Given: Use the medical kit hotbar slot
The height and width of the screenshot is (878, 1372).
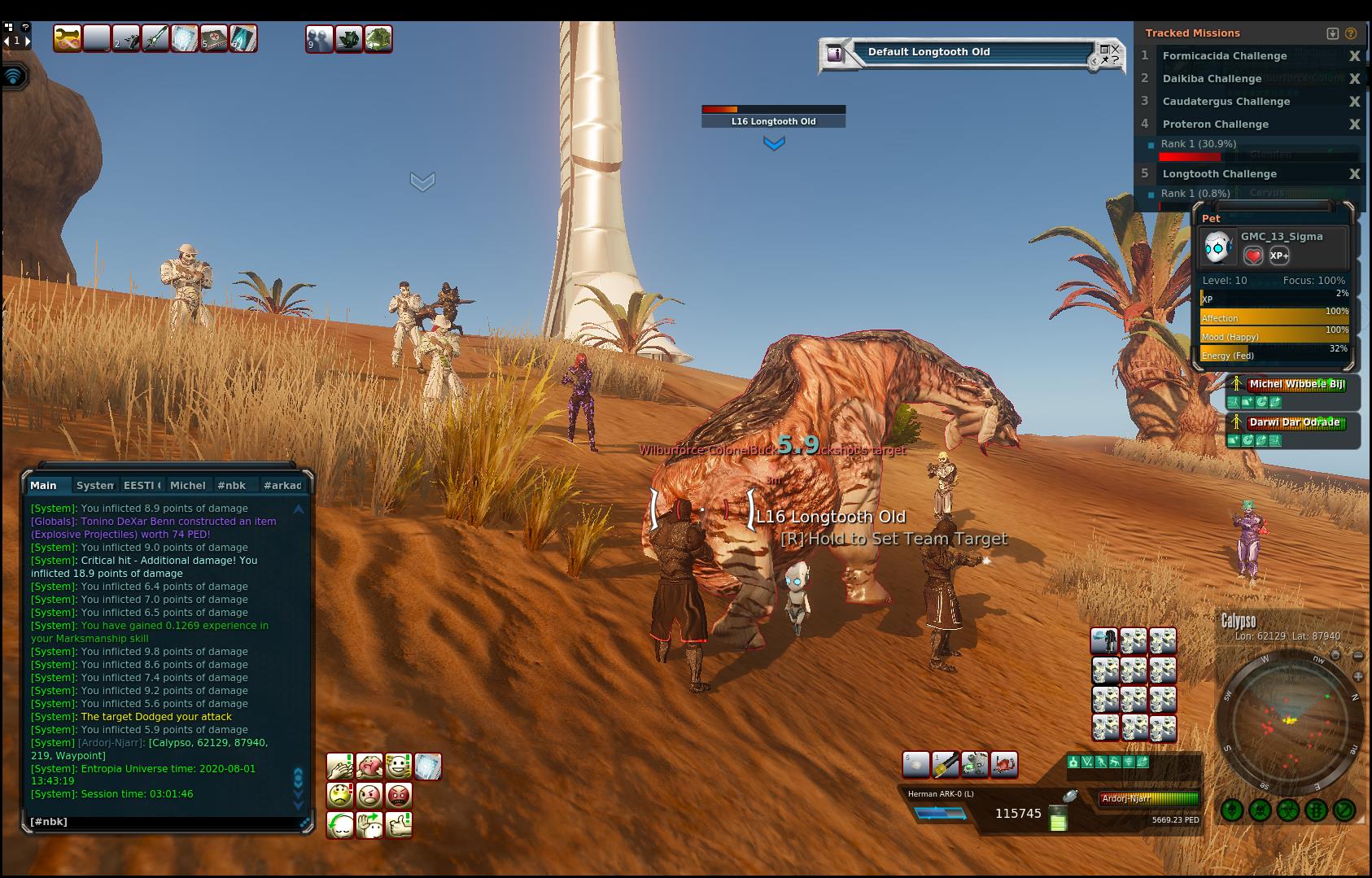Looking at the screenshot, I should (x=213, y=38).
